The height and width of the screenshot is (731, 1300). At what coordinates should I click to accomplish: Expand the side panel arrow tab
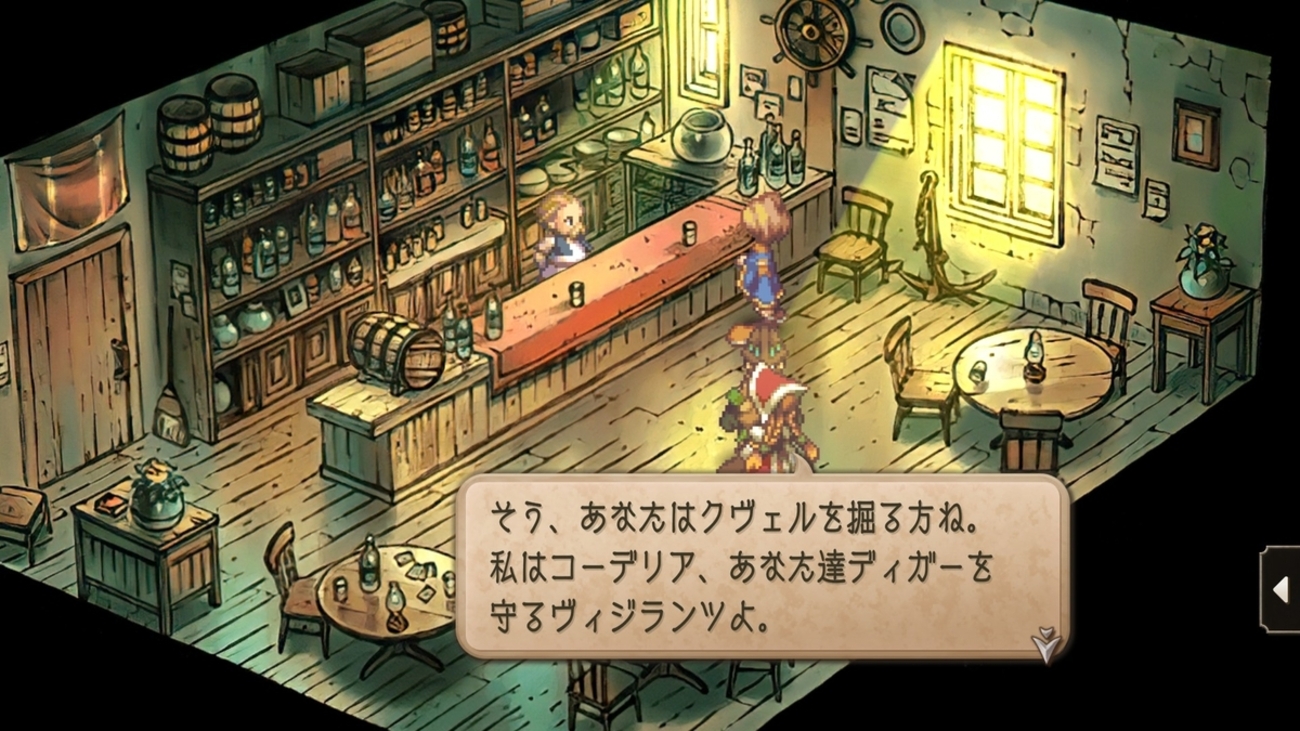1280,590
